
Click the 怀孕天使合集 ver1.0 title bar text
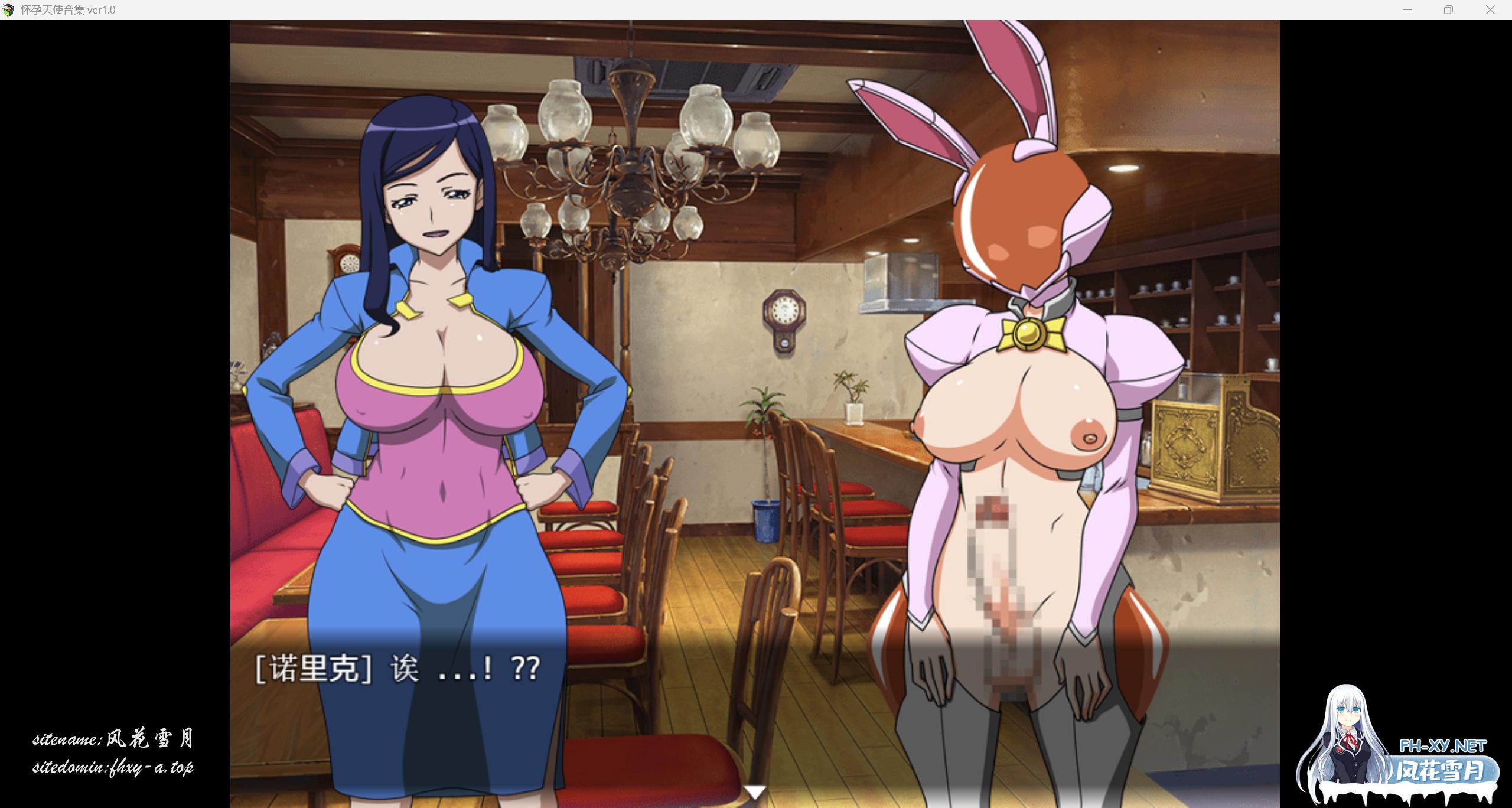click(68, 9)
